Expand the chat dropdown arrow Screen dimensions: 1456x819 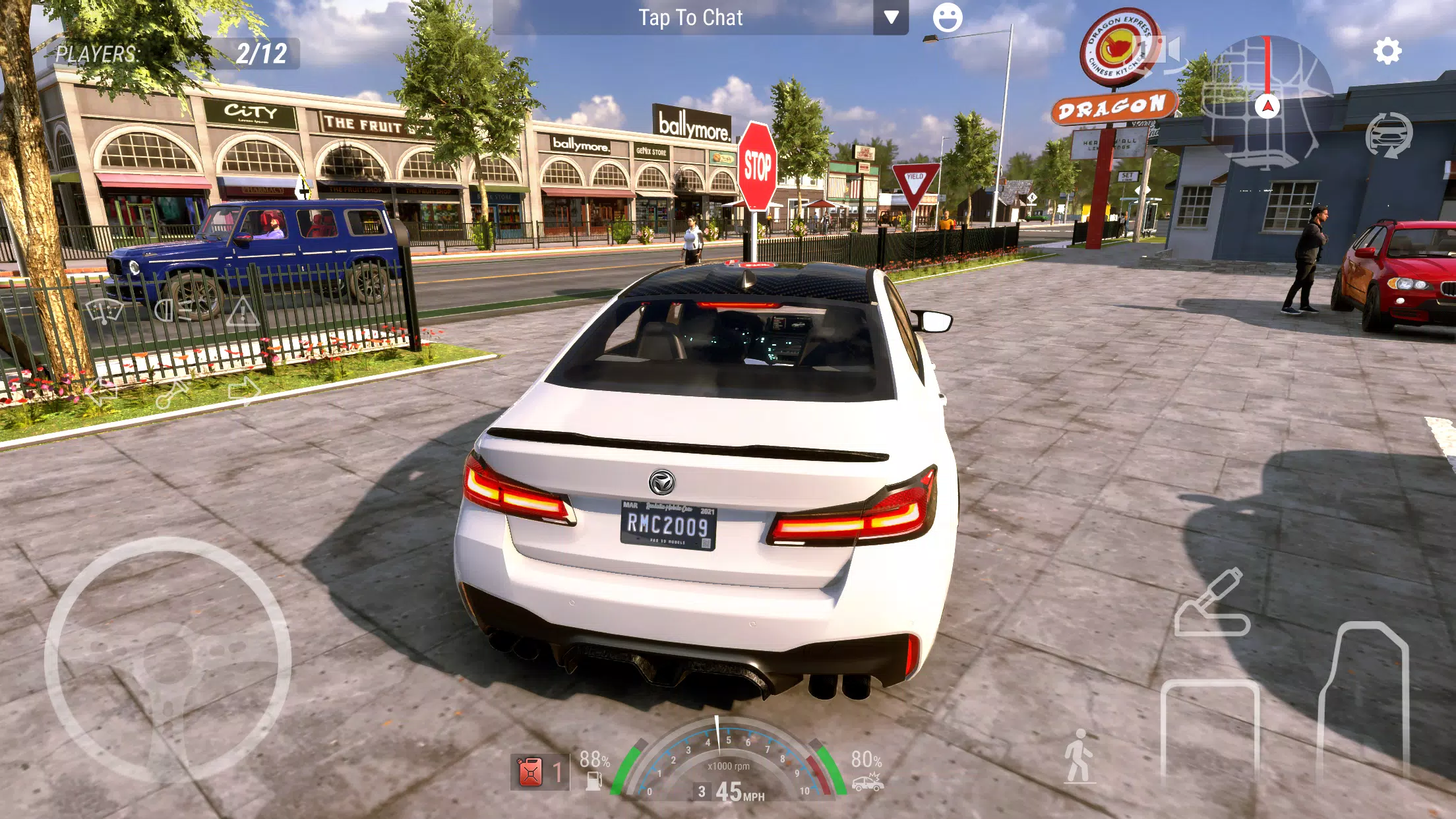891,18
